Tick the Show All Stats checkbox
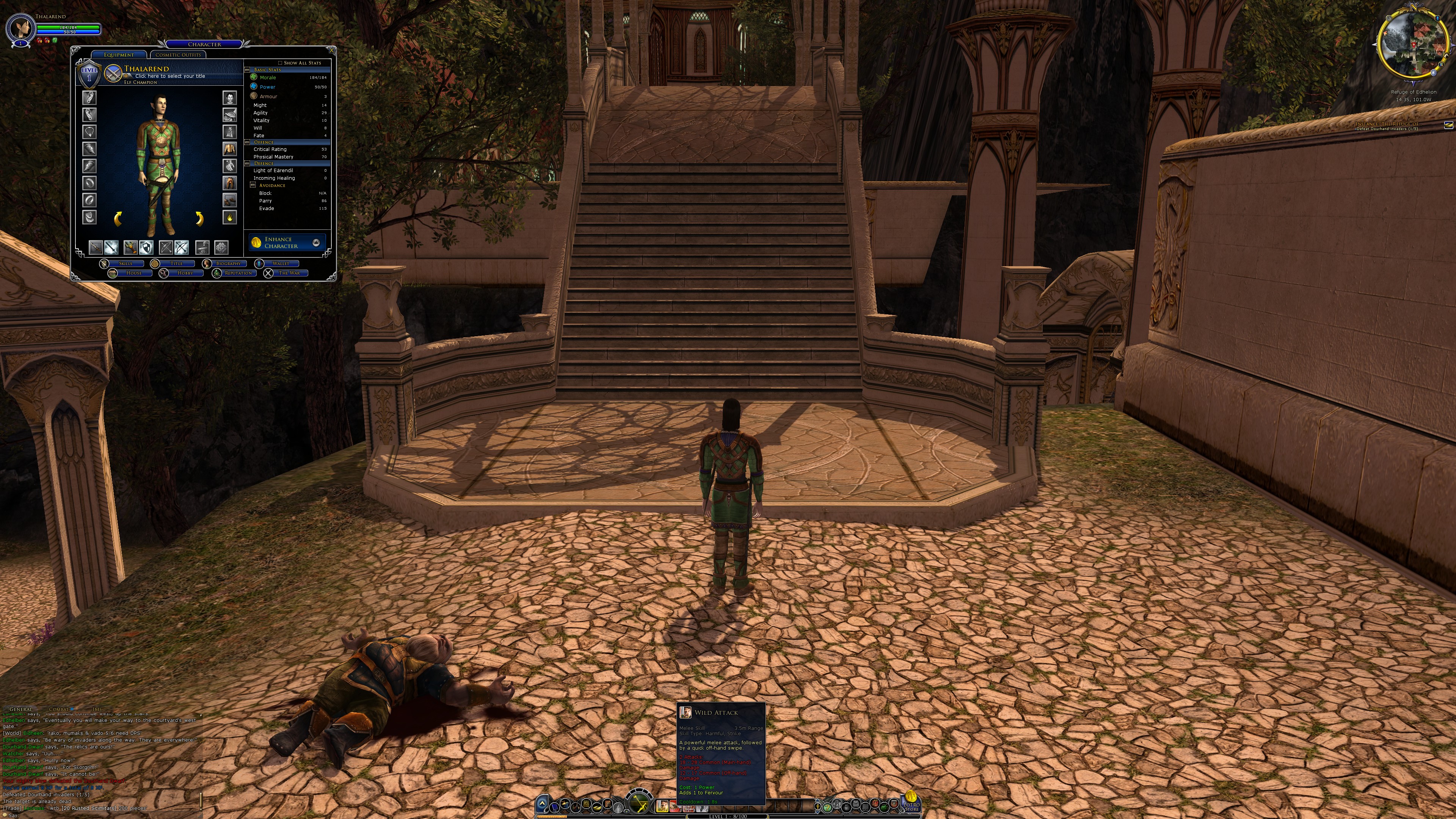This screenshot has width=1456, height=819. pyautogui.click(x=280, y=63)
